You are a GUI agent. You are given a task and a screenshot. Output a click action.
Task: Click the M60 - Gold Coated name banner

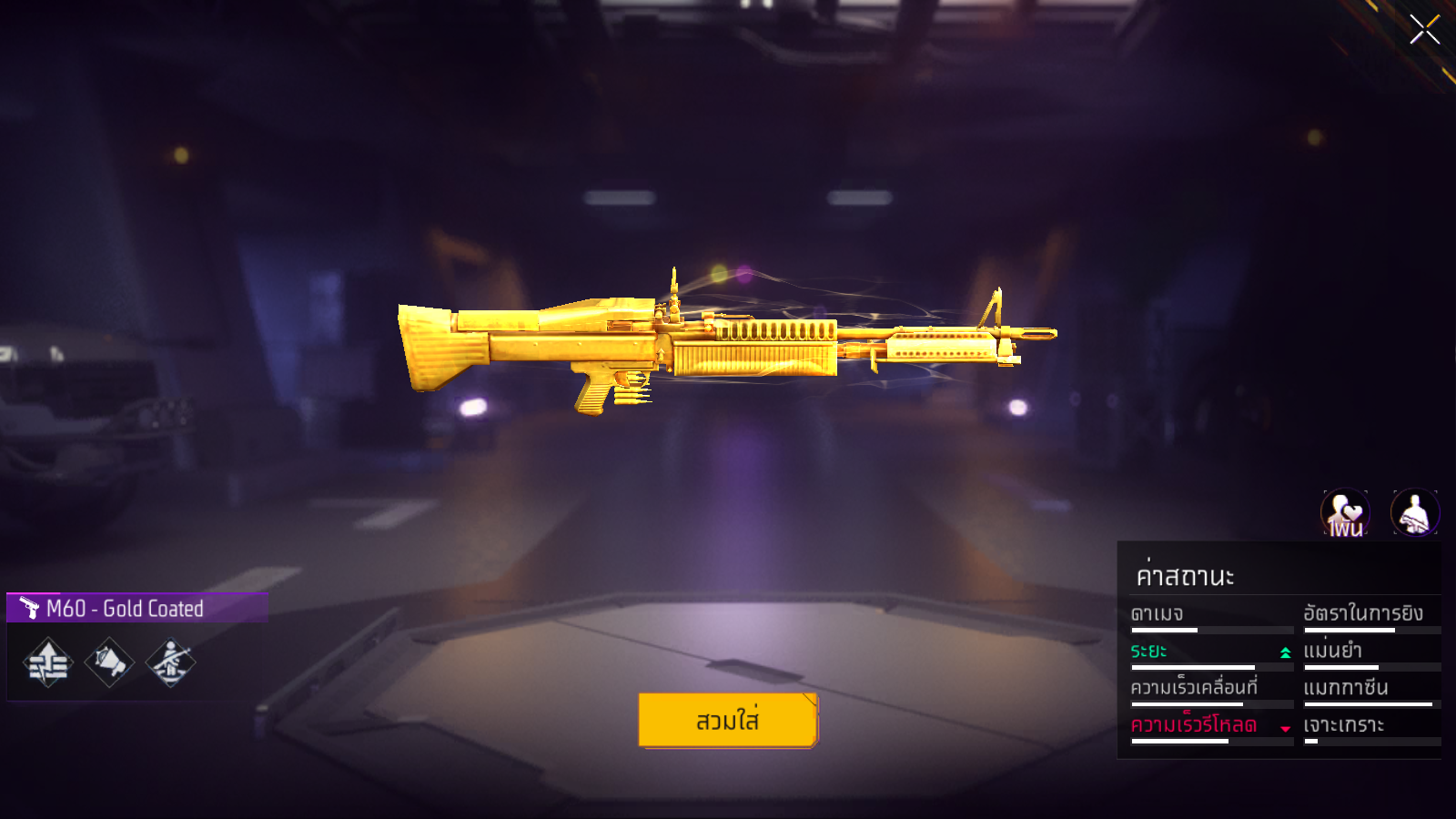[136, 608]
